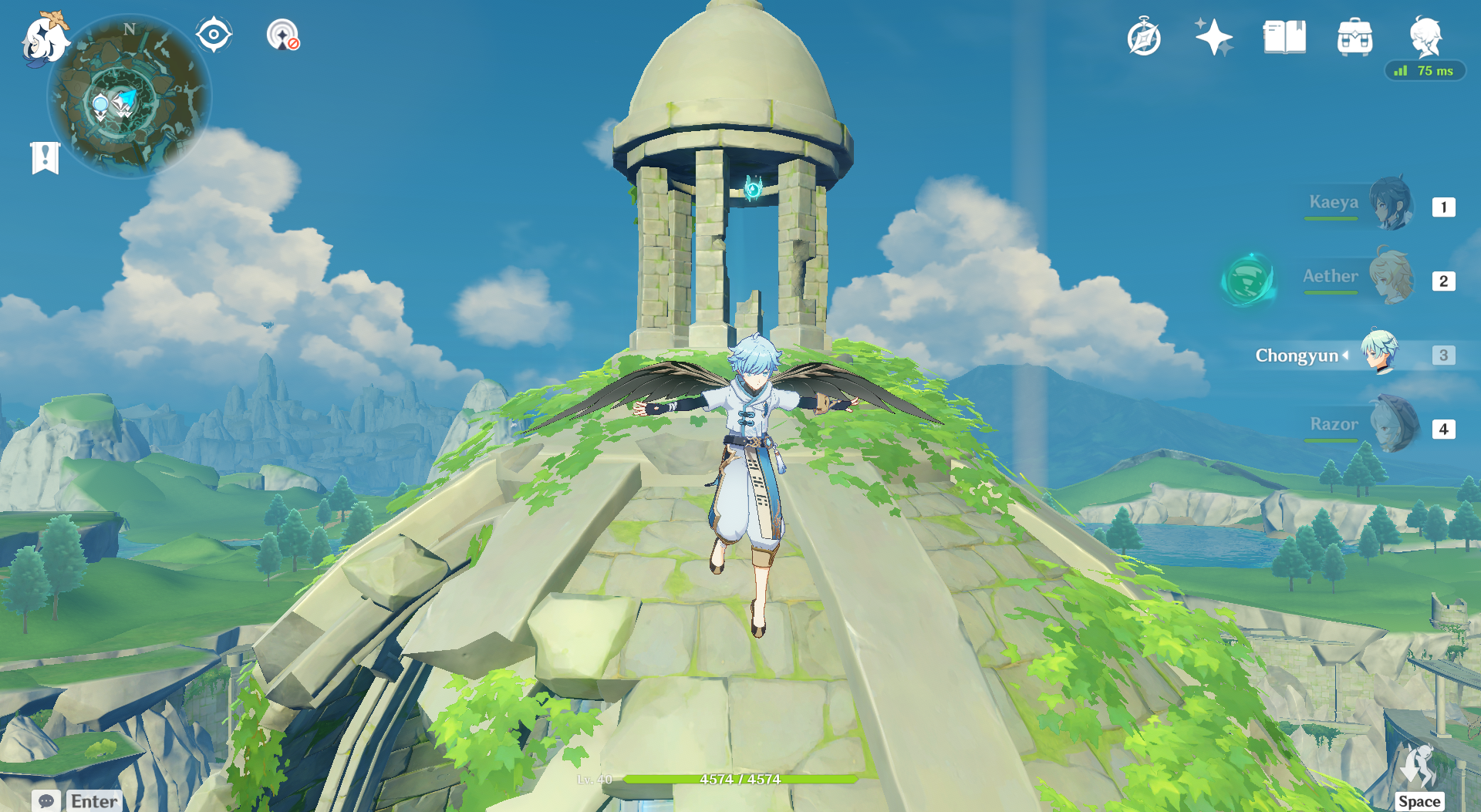Viewport: 1481px width, 812px height.
Task: Open the character screen icon
Action: 1425,37
